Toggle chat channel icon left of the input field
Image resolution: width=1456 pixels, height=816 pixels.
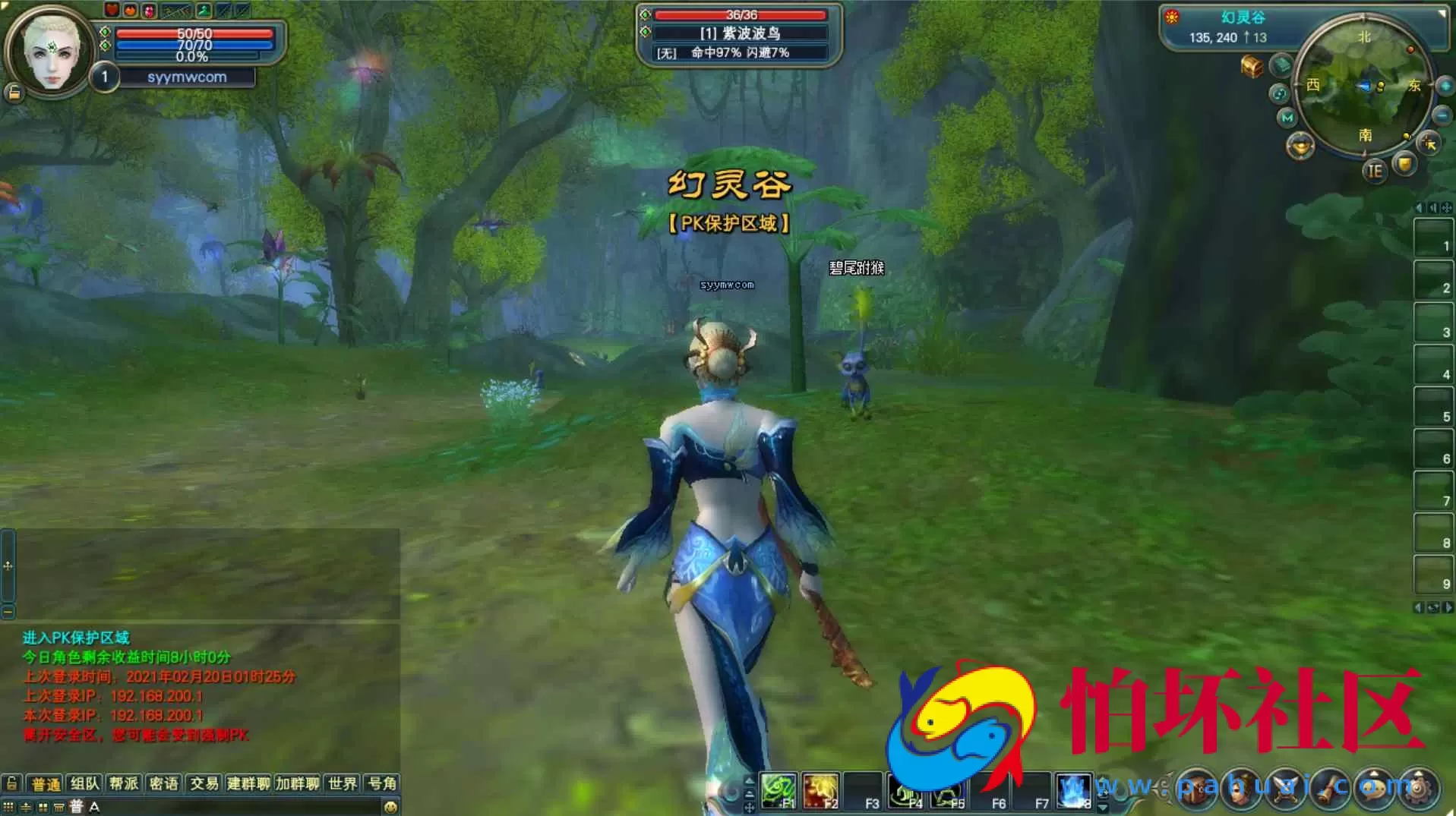(x=75, y=807)
